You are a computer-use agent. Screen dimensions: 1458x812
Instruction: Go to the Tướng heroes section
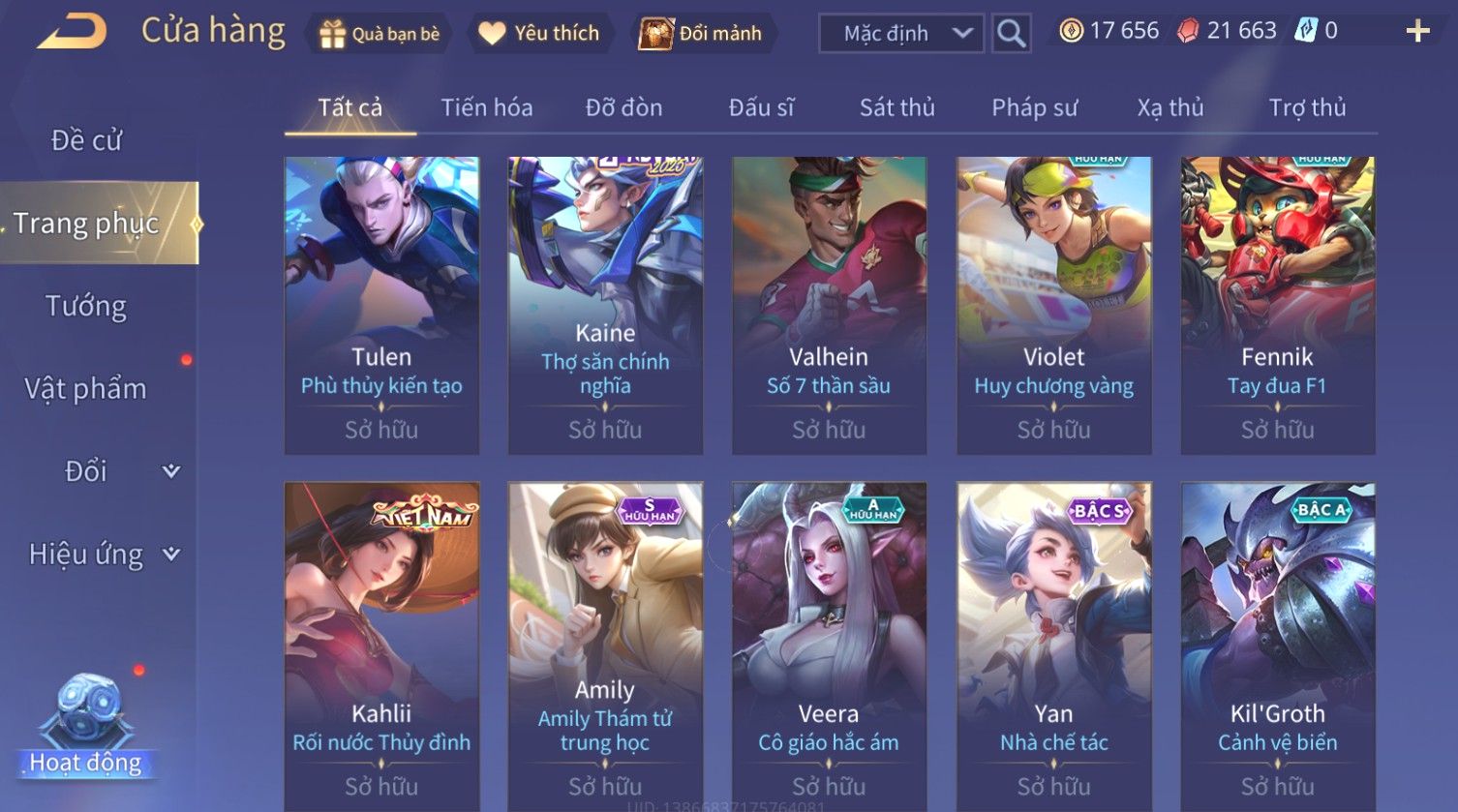tap(87, 307)
